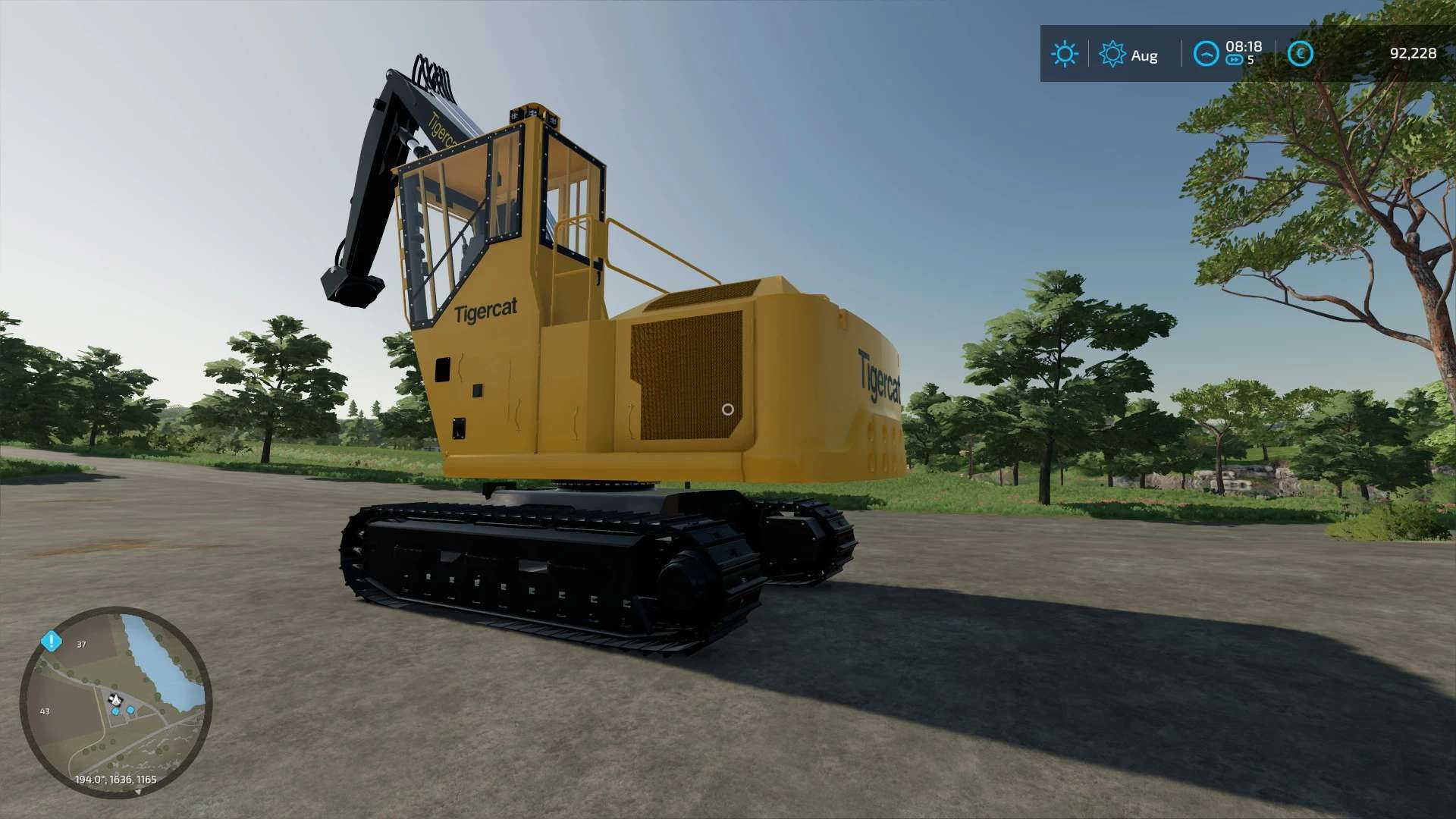Click the August forecast weather icon

[1112, 53]
